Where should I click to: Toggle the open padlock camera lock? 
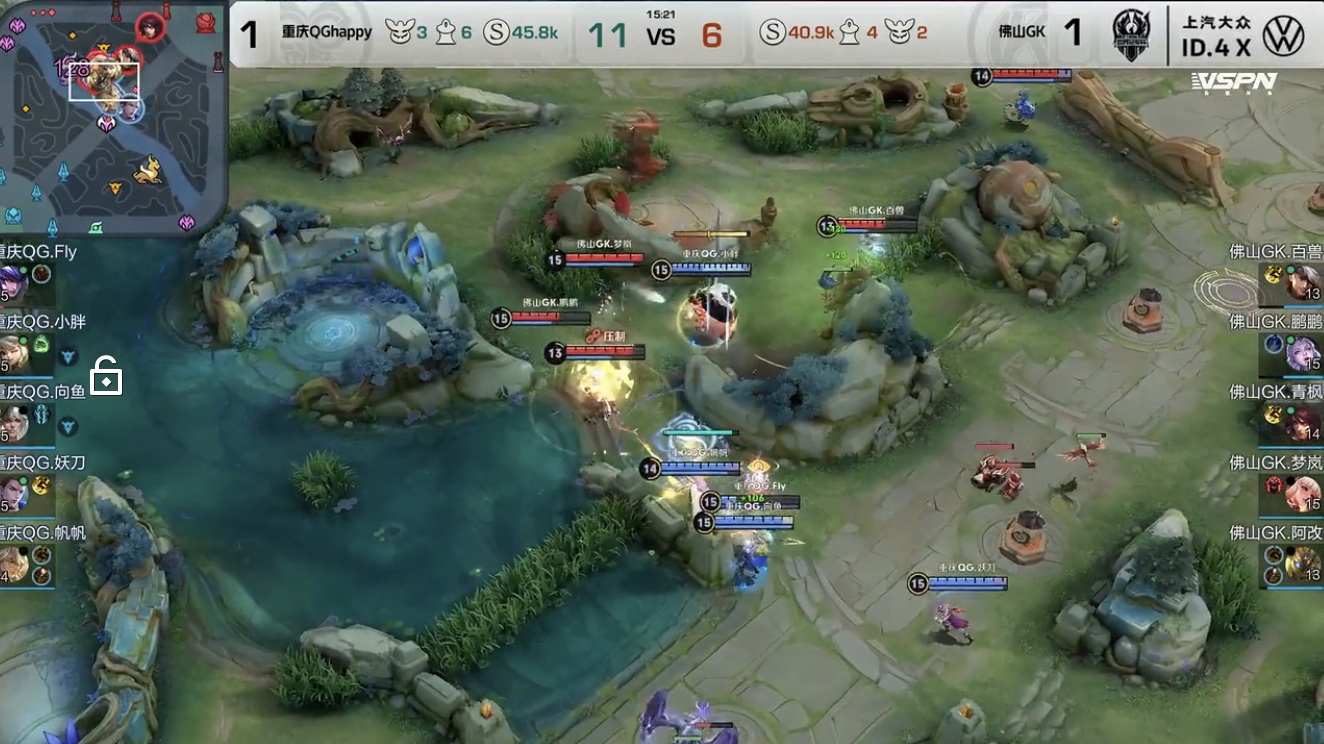coord(106,378)
